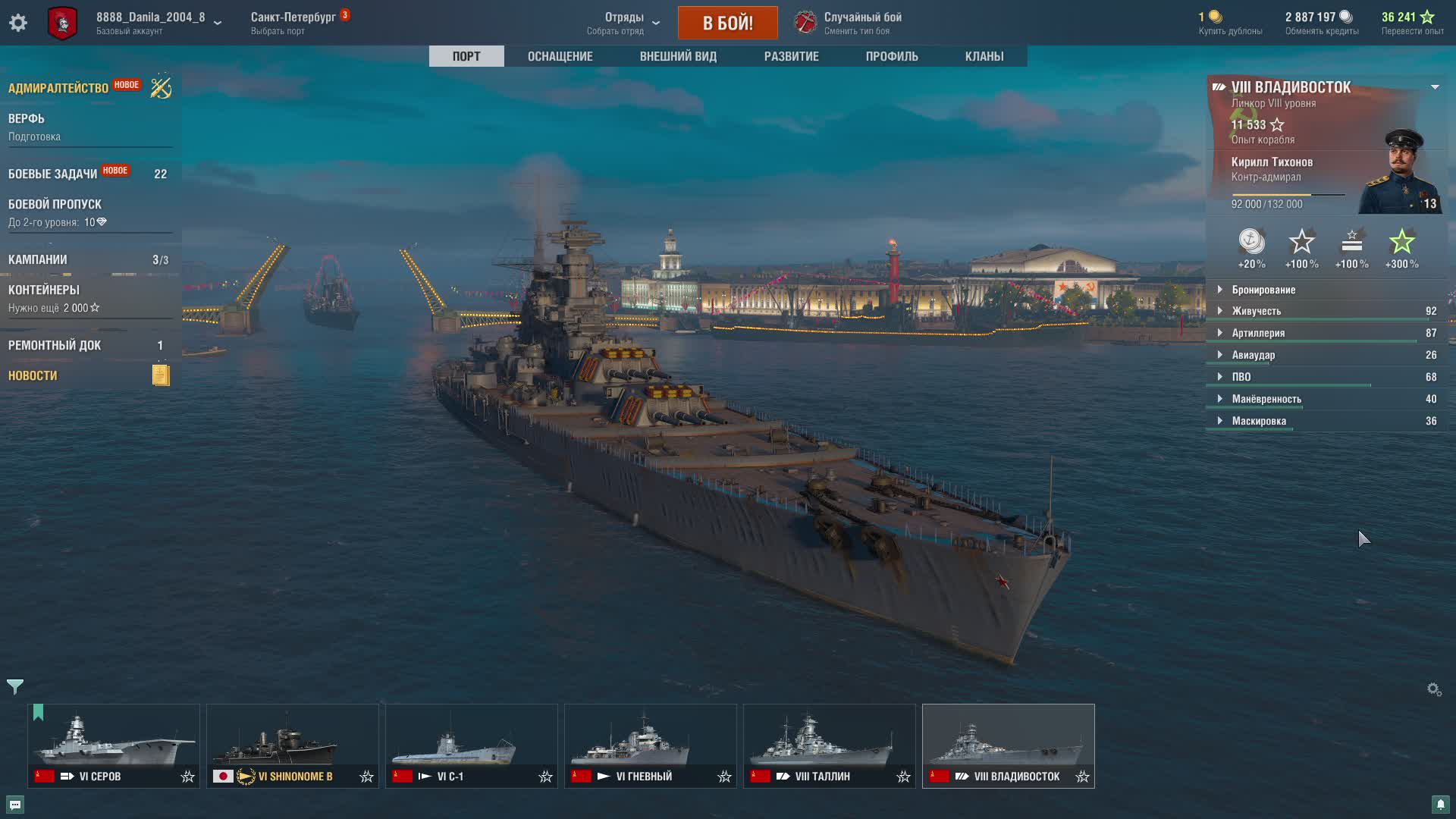This screenshot has height=819, width=1456.
Task: Open the Отряды division dropdown
Action: [624, 23]
